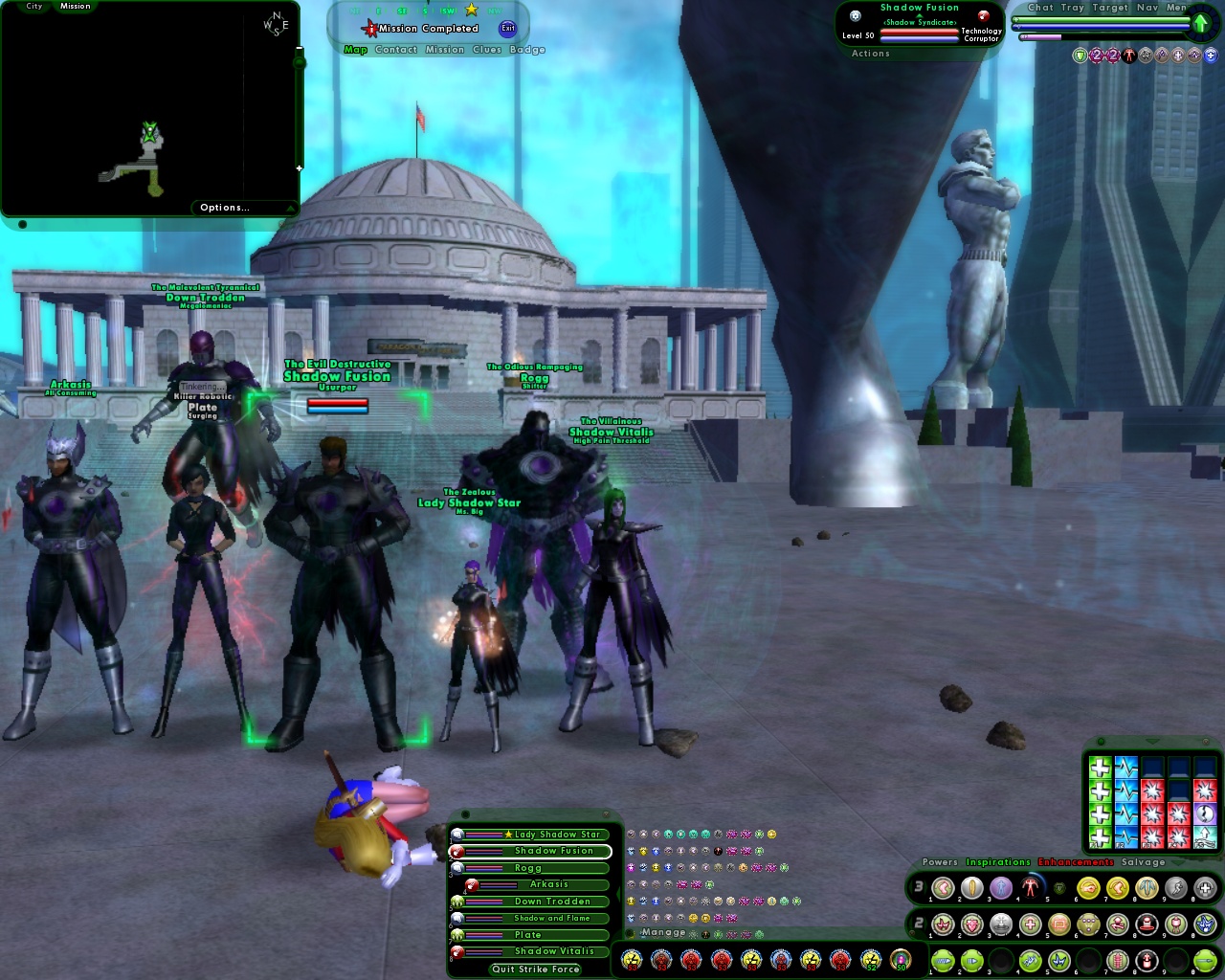
Task: Select Shadow Fusion in the team member list
Action: (x=552, y=850)
